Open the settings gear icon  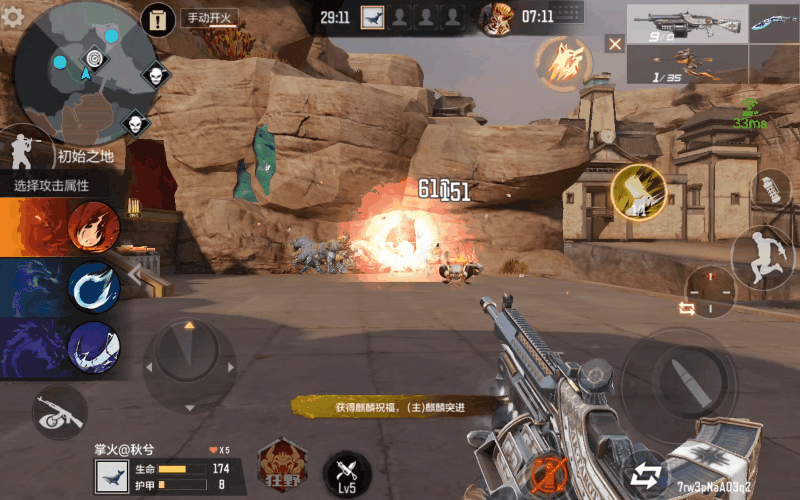[x=13, y=16]
